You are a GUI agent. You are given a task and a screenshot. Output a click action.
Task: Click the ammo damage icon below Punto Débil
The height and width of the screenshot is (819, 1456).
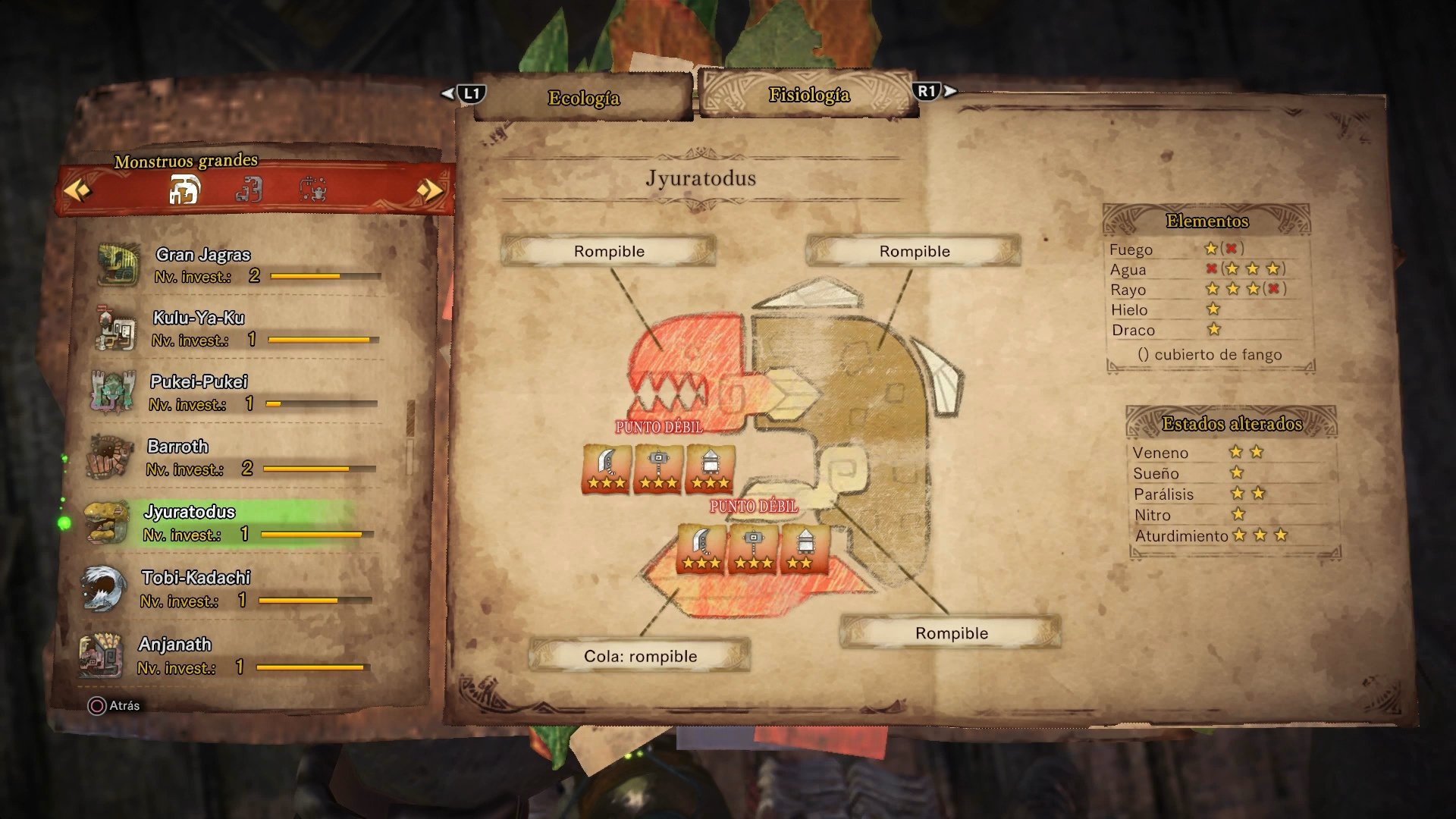tap(711, 466)
